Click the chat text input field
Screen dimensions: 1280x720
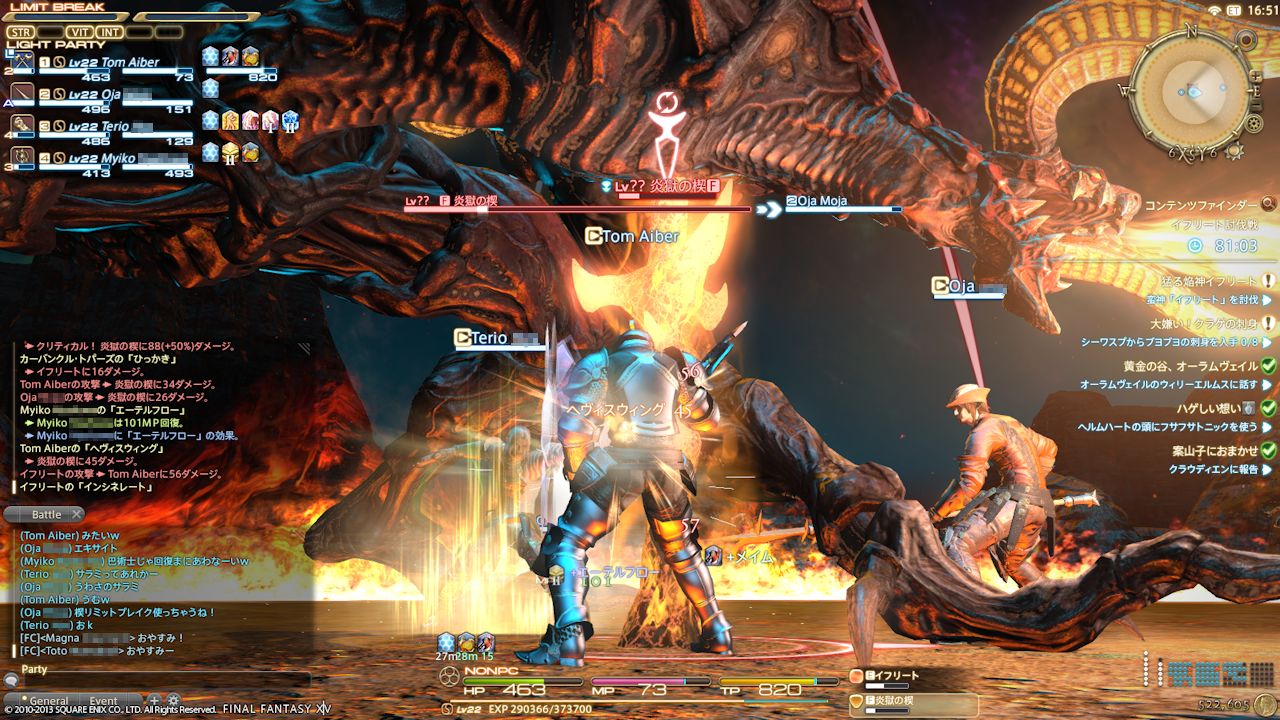coord(160,681)
